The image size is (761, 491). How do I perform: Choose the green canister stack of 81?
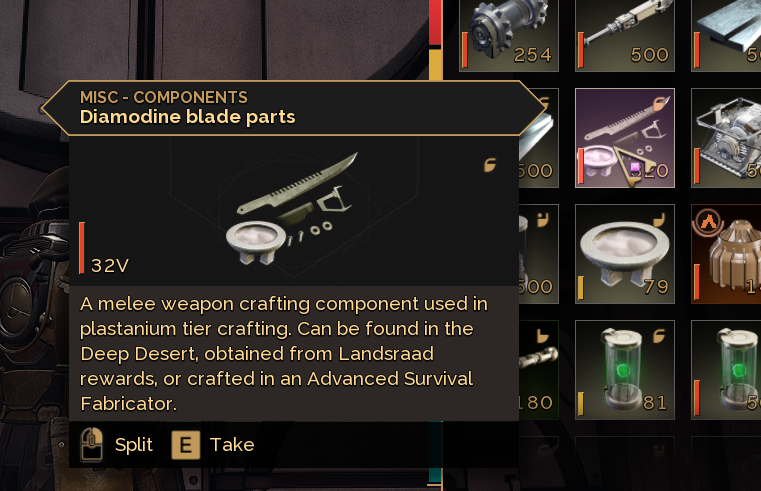(625, 369)
